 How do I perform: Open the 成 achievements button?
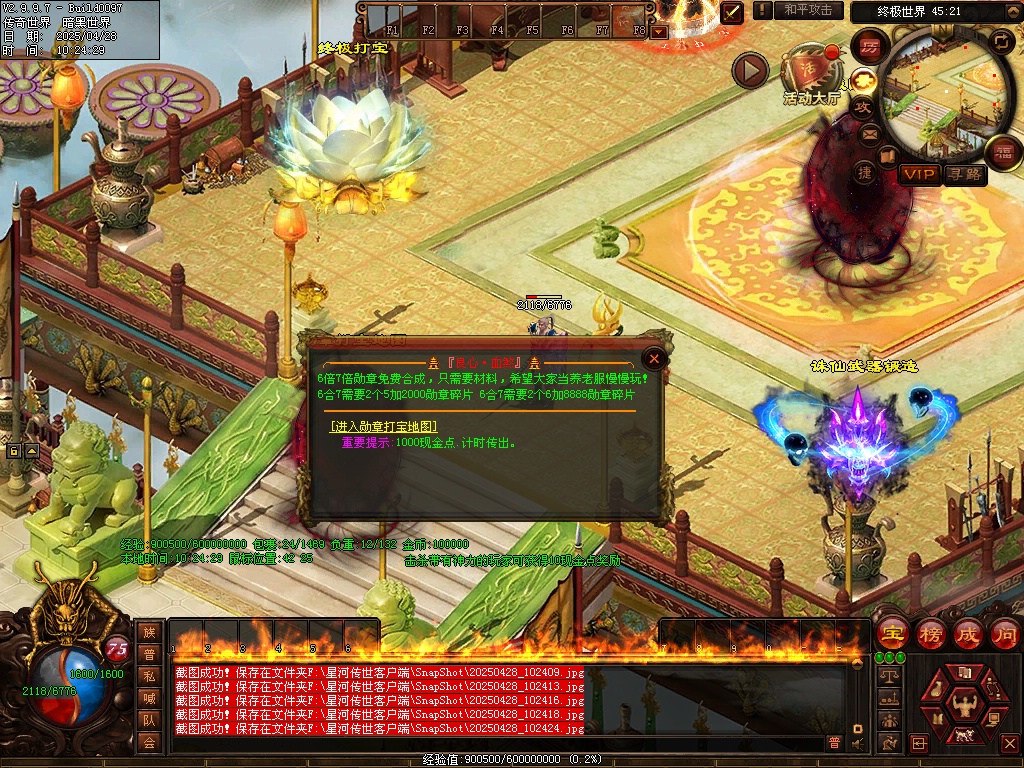tap(967, 633)
